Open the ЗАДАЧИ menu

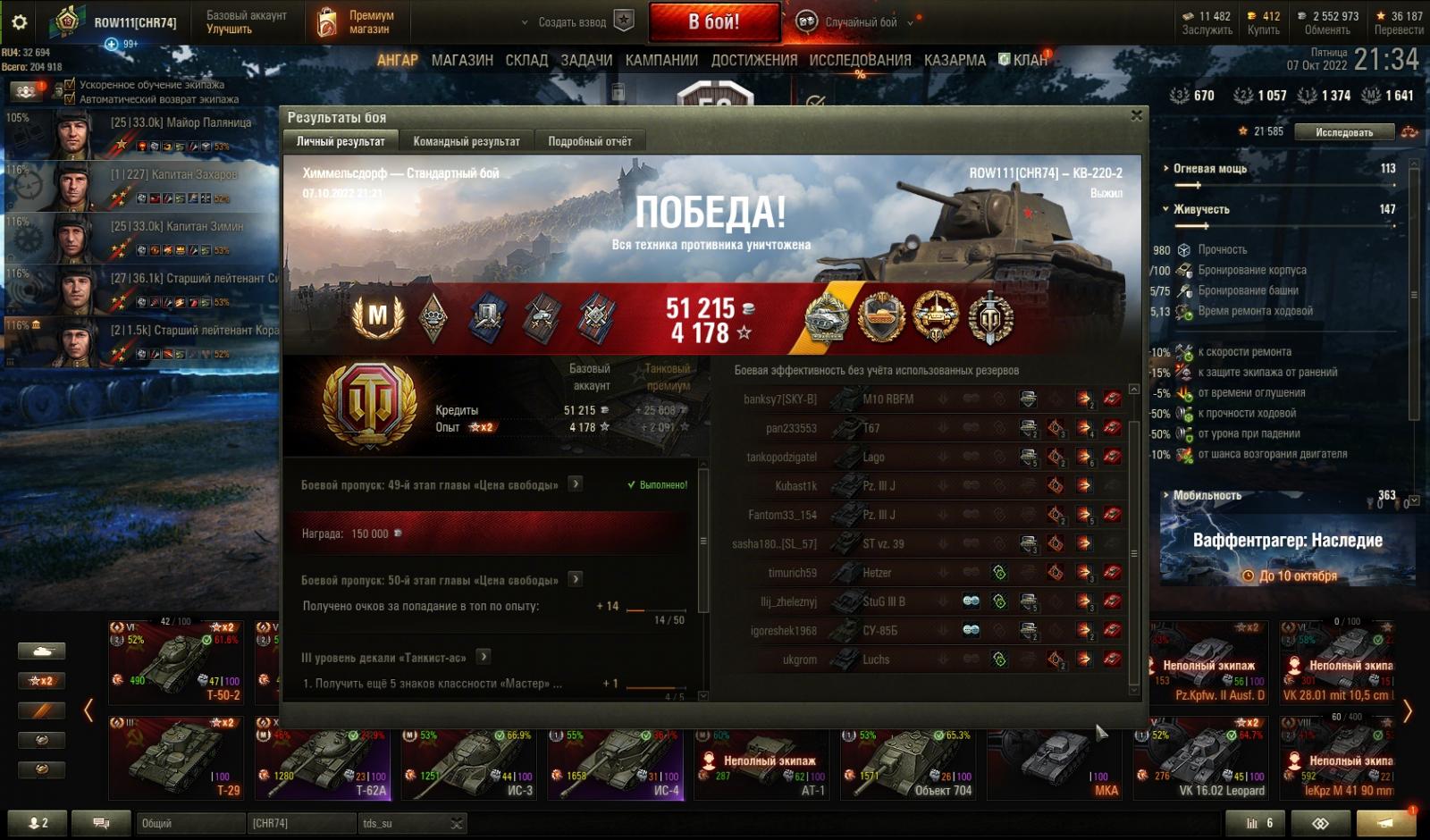586,60
